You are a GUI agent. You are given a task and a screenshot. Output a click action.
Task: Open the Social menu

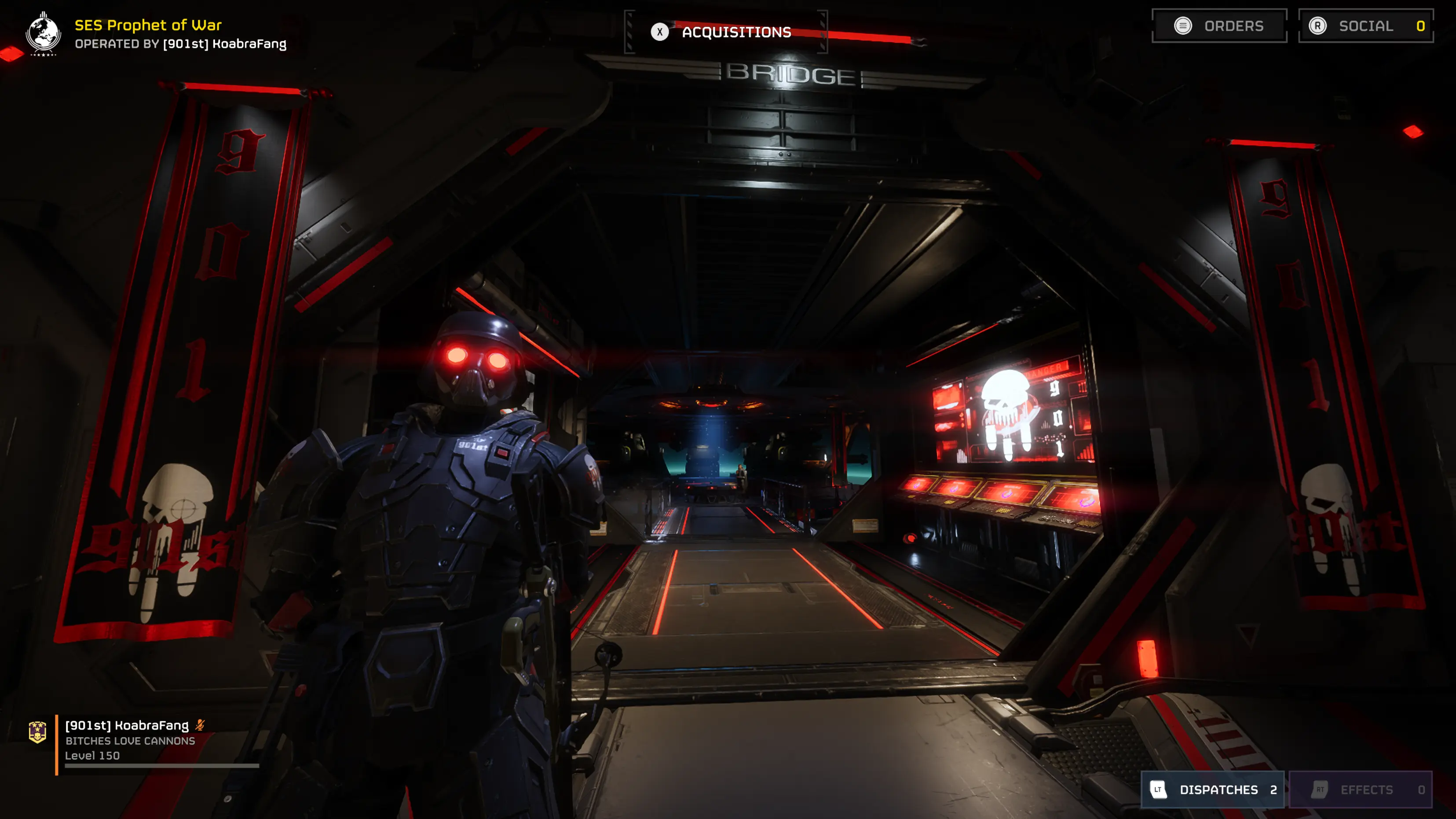(1365, 26)
